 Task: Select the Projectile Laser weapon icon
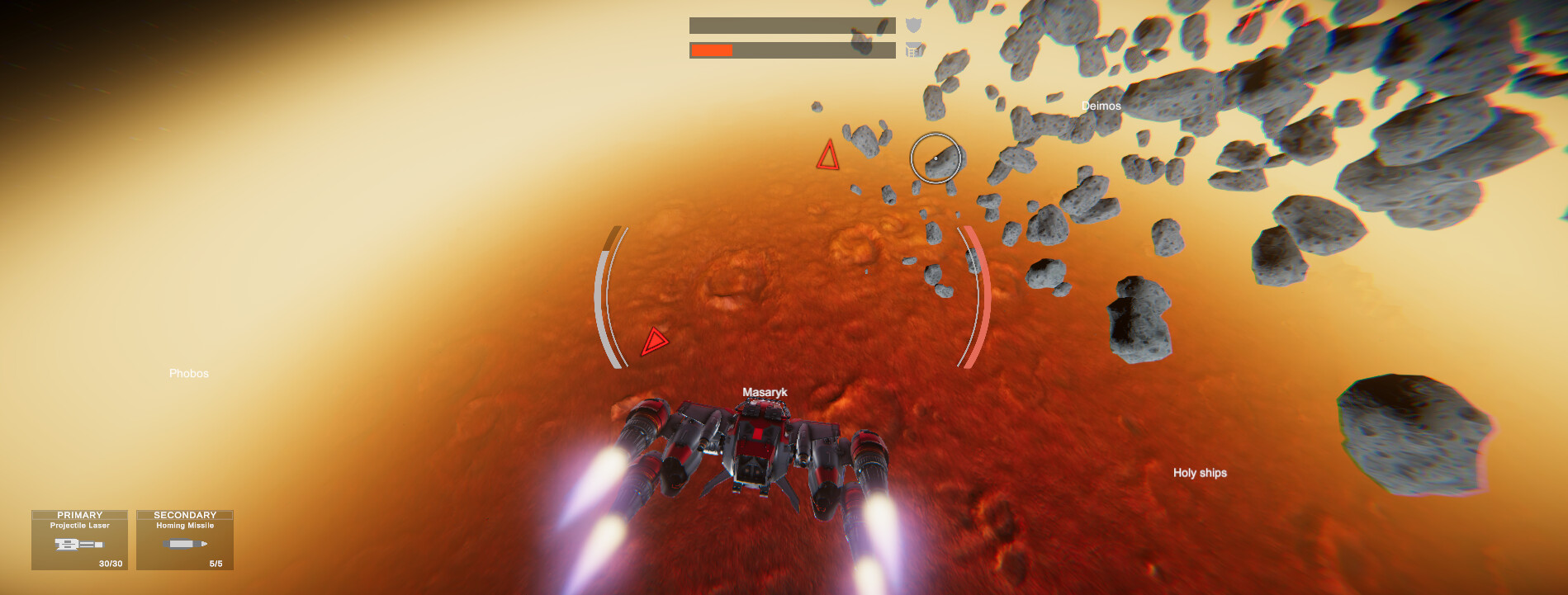point(80,543)
